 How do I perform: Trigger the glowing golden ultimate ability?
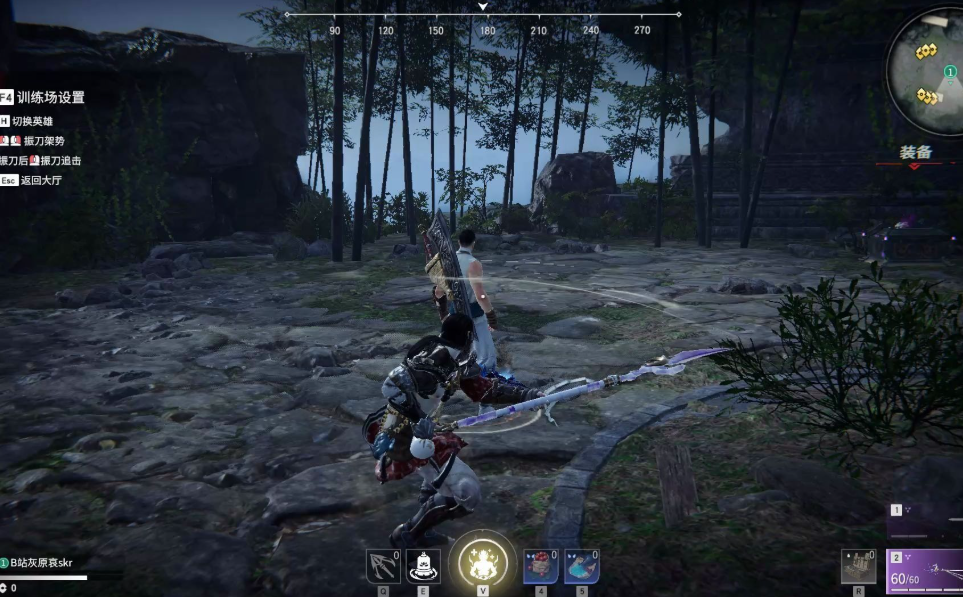click(x=482, y=564)
